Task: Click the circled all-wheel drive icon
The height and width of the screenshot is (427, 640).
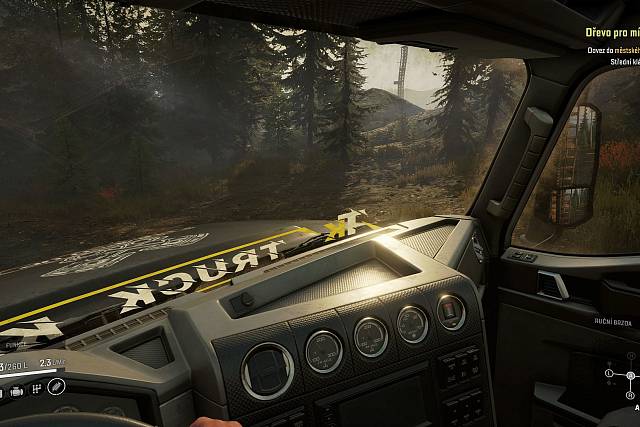Action: coord(58,386)
